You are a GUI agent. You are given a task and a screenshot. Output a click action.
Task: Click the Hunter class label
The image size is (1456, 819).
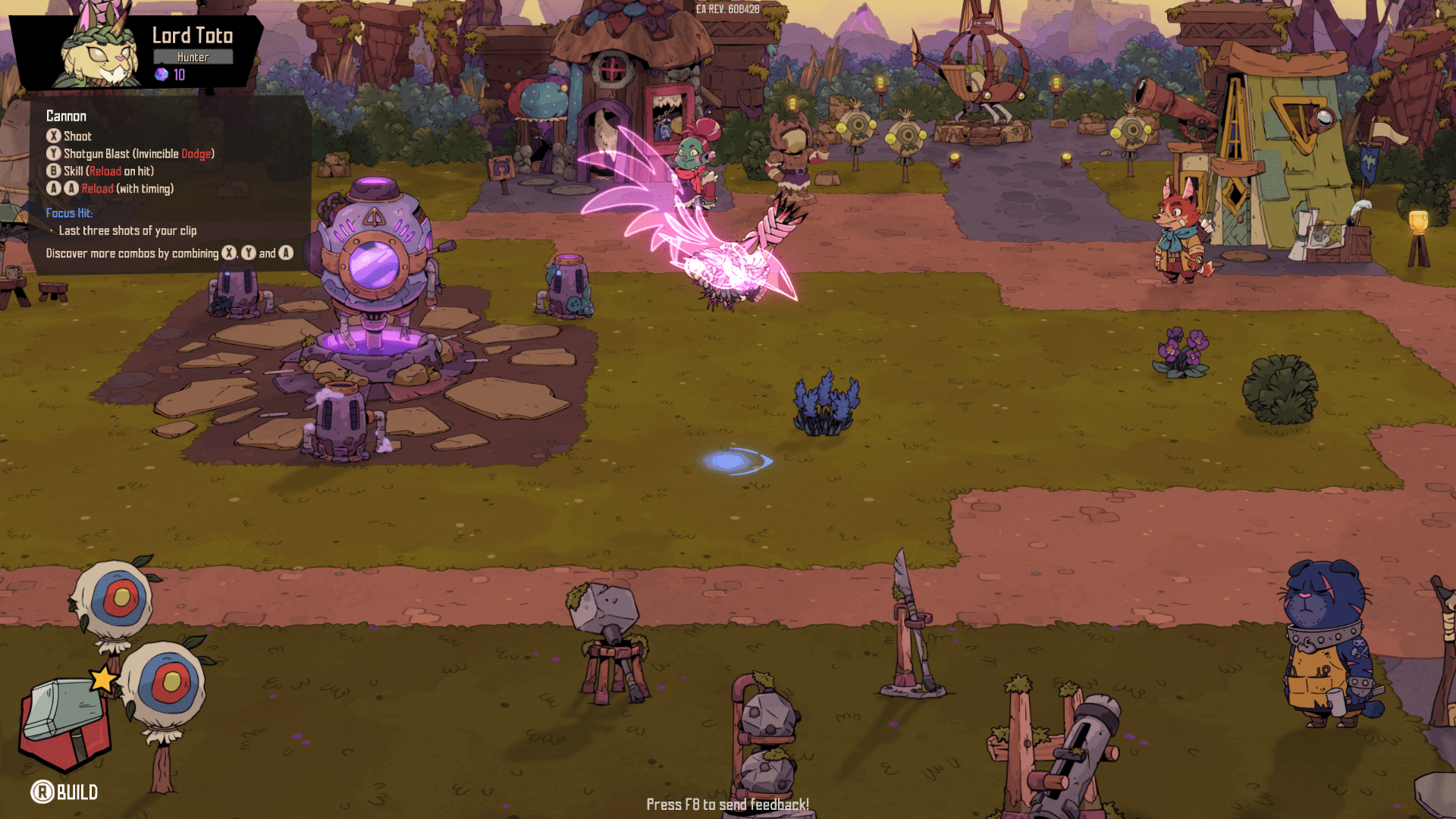(x=193, y=56)
